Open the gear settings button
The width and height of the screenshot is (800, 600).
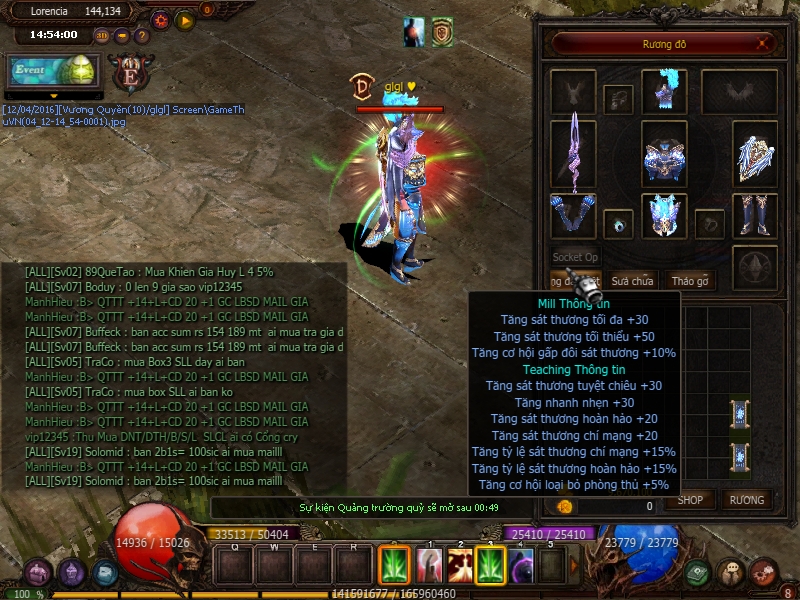161,19
